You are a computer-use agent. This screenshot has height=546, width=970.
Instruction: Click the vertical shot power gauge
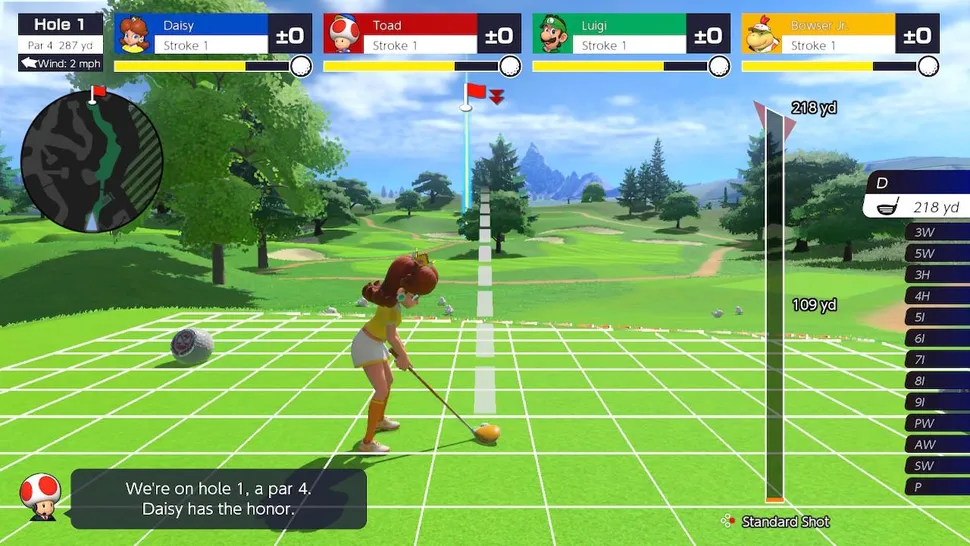click(x=775, y=310)
